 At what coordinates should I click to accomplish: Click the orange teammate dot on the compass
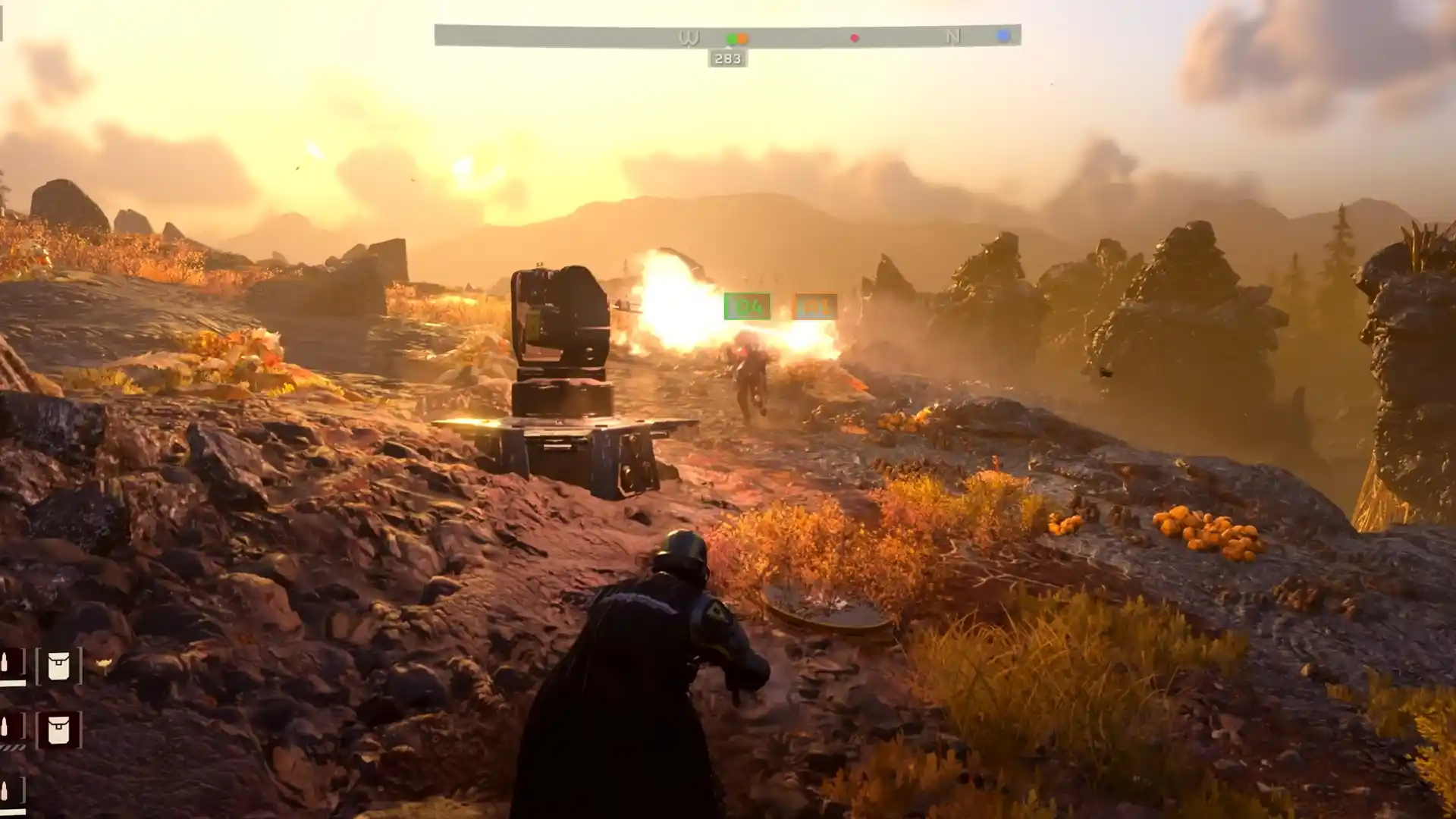click(742, 36)
